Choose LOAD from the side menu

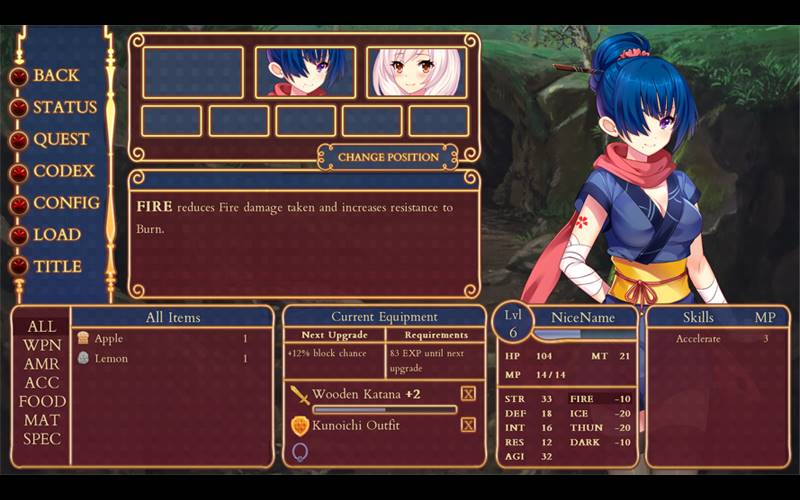point(57,235)
